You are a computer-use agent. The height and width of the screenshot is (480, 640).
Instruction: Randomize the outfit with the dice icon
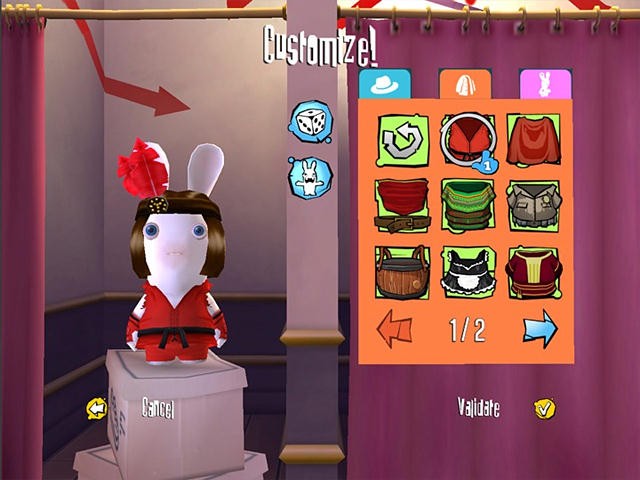(x=309, y=122)
